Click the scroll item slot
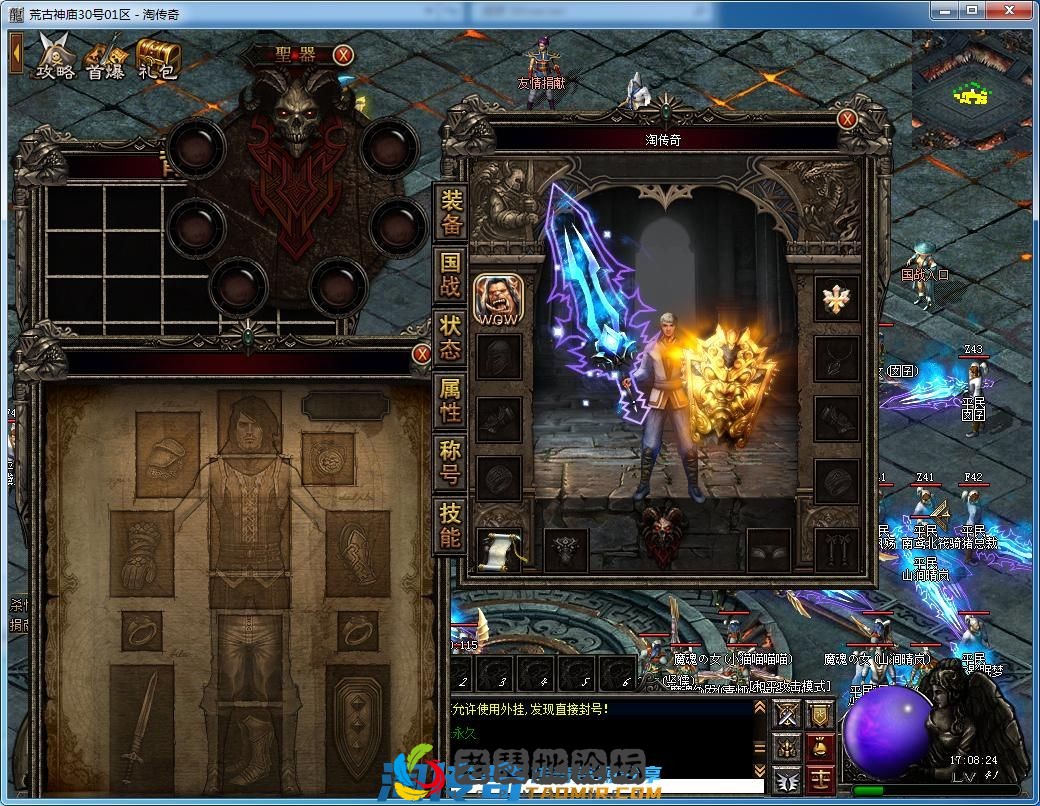 tap(498, 549)
